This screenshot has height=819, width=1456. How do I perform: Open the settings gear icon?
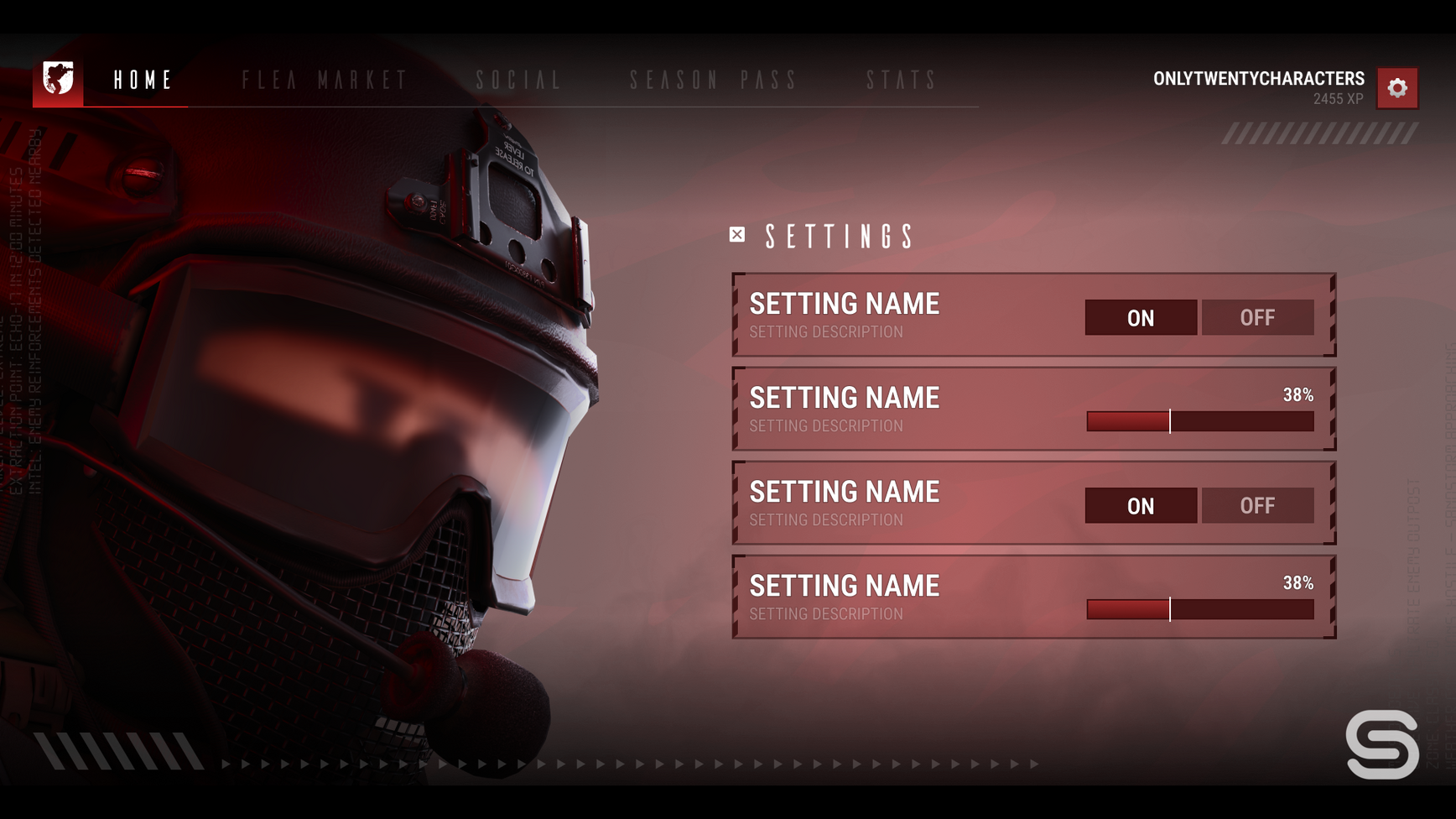click(1396, 87)
